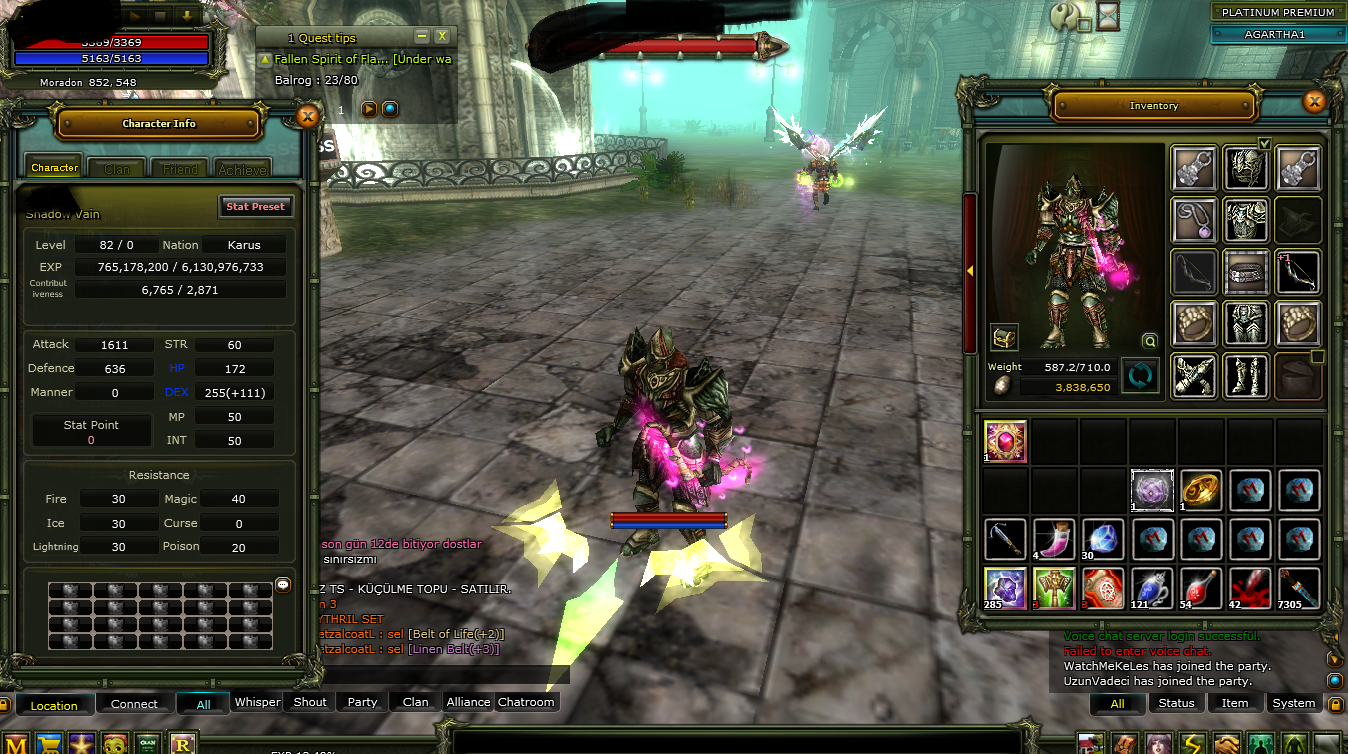Close the Quest tips panel
Viewport: 1348px width, 754px height.
442,37
